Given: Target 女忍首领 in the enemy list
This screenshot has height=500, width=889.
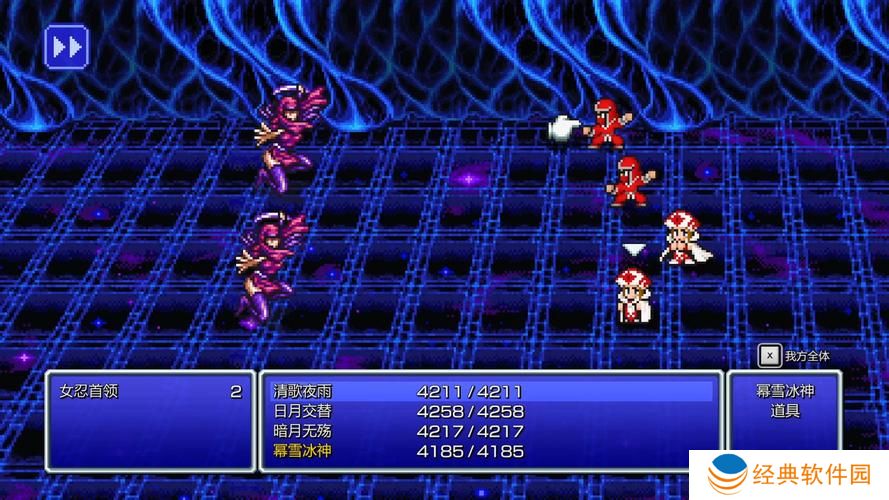Looking at the screenshot, I should coord(89,391).
